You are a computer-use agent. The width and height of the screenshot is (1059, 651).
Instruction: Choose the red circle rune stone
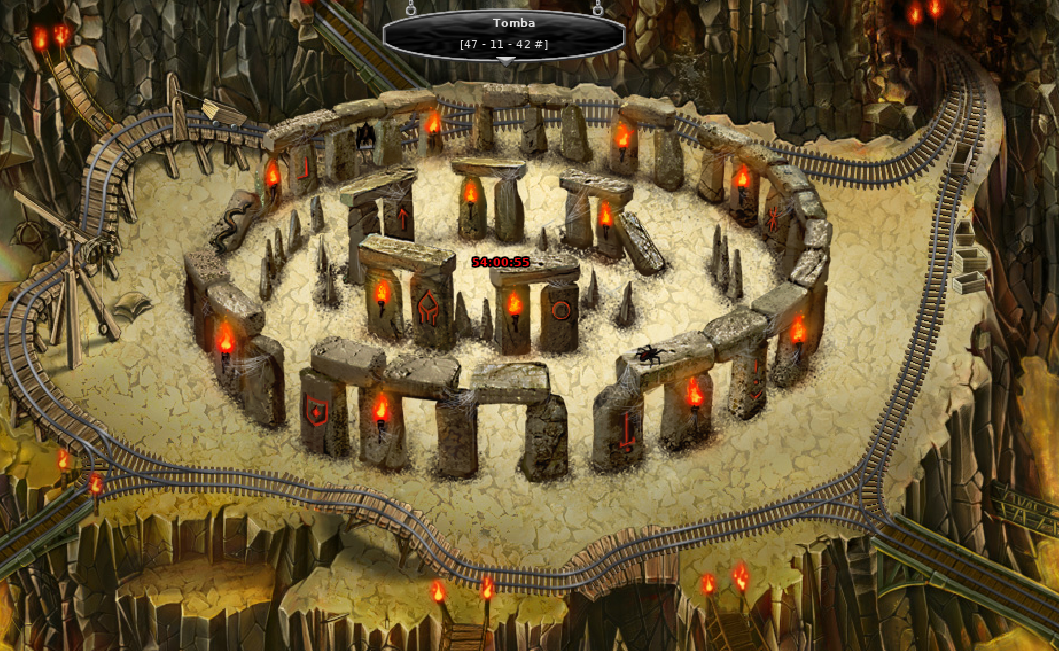click(561, 310)
